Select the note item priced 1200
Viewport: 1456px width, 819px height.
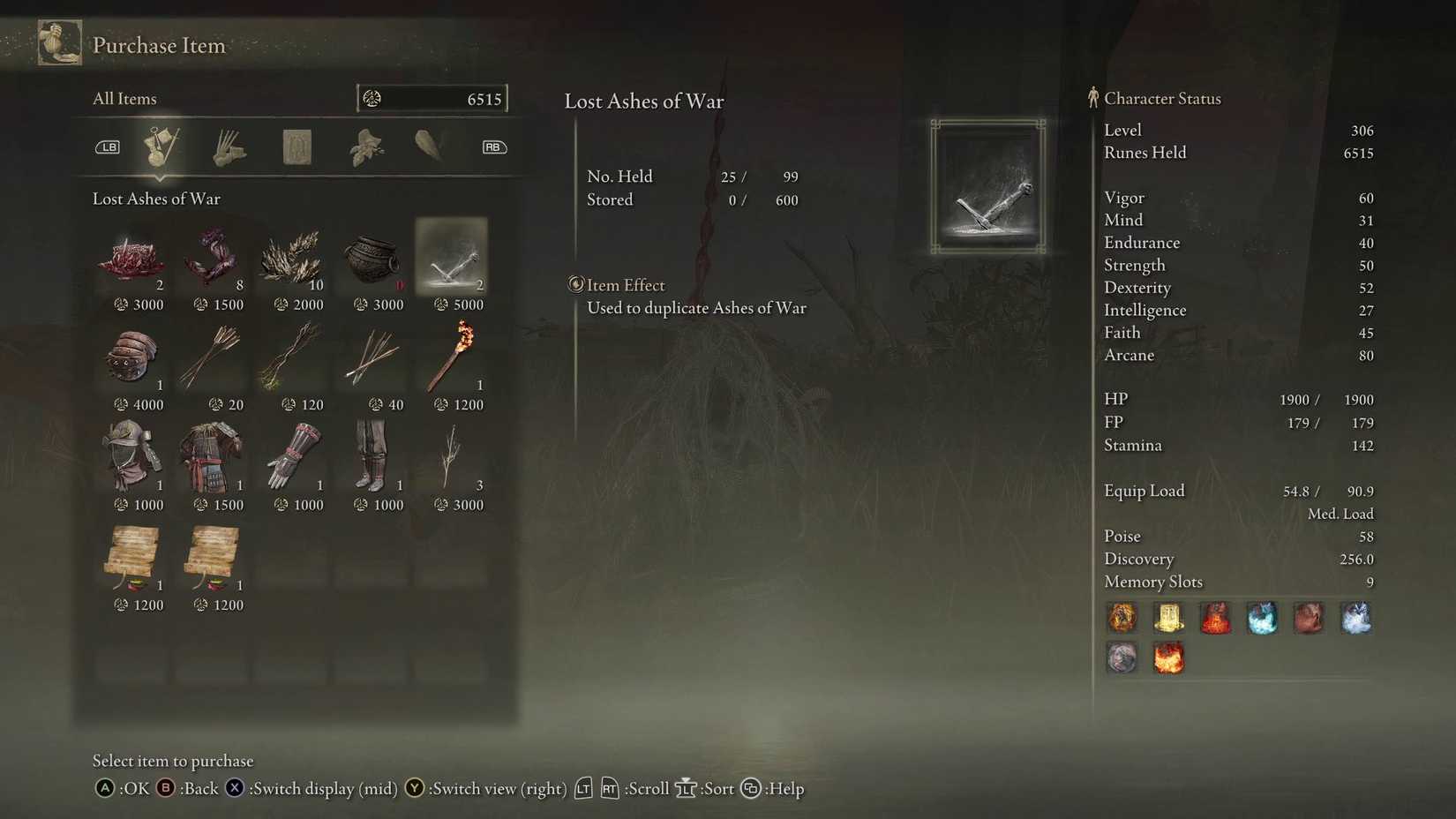click(132, 558)
